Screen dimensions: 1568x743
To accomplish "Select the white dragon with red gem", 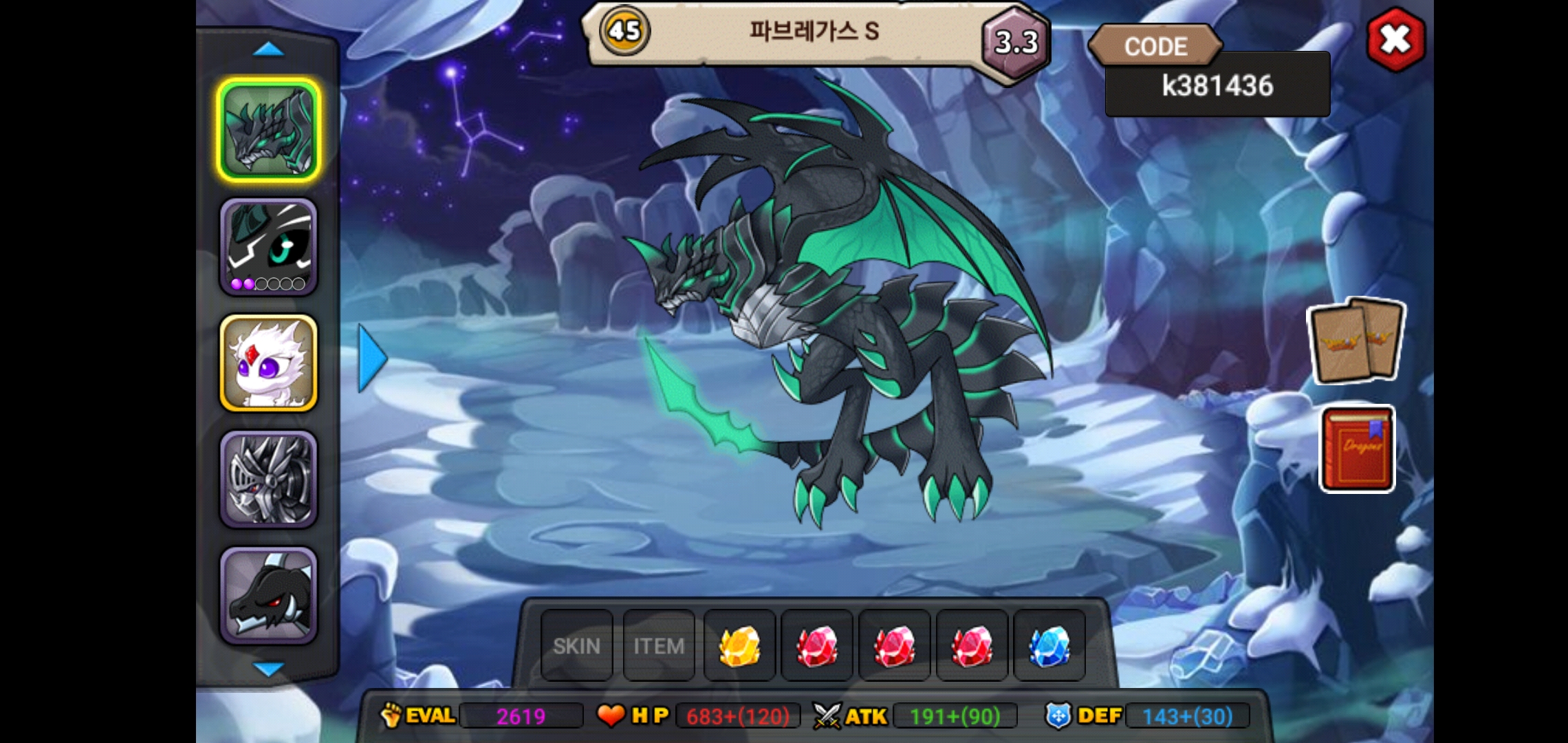I will [269, 363].
